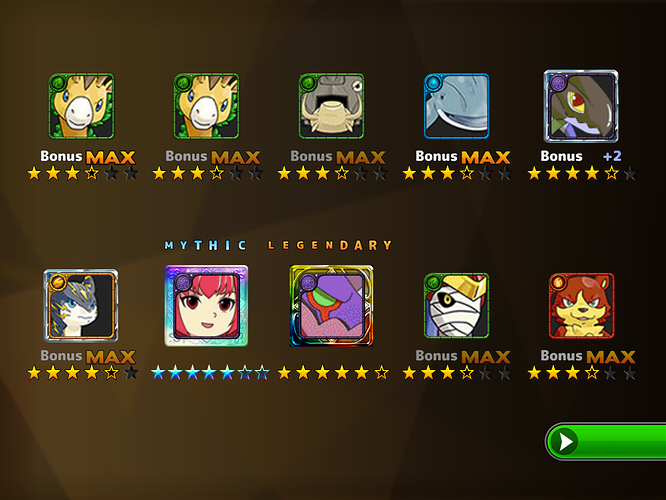Viewport: 666px width, 500px height.
Task: Choose the purple armored Legendary card
Action: [331, 306]
